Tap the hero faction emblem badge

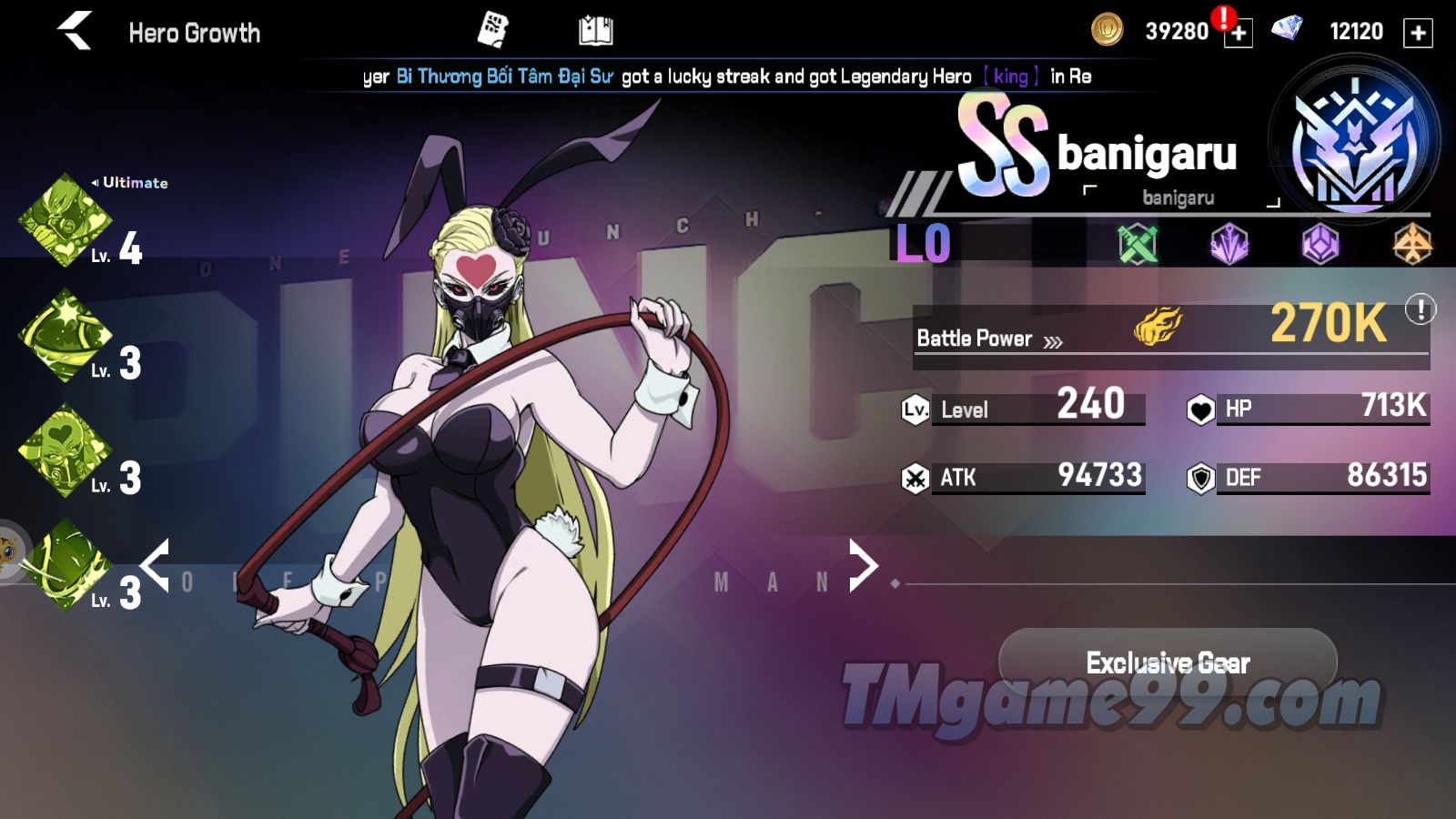(x=1355, y=146)
